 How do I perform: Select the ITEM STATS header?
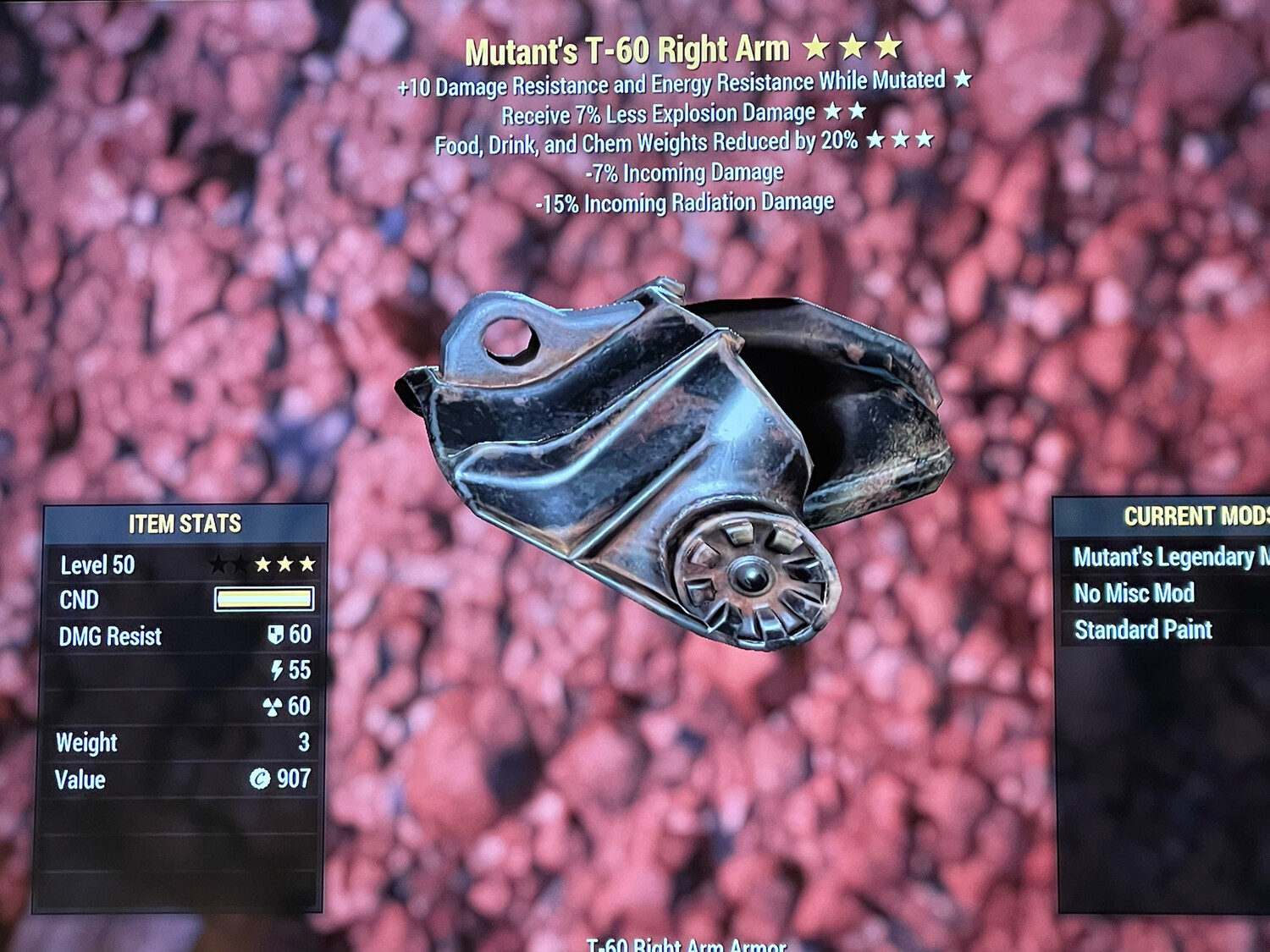click(x=185, y=523)
